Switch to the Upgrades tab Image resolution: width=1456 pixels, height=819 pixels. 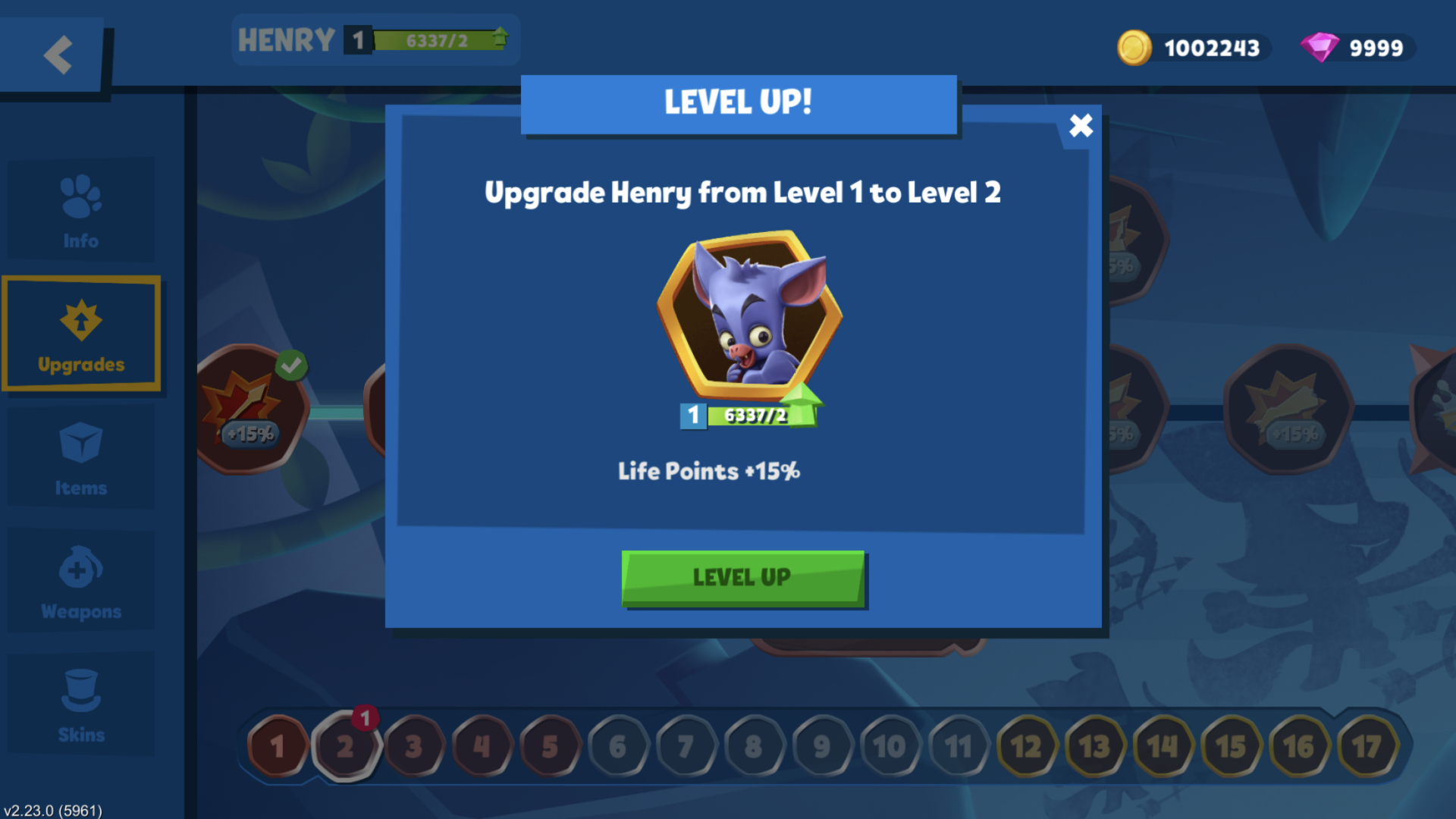pos(80,332)
